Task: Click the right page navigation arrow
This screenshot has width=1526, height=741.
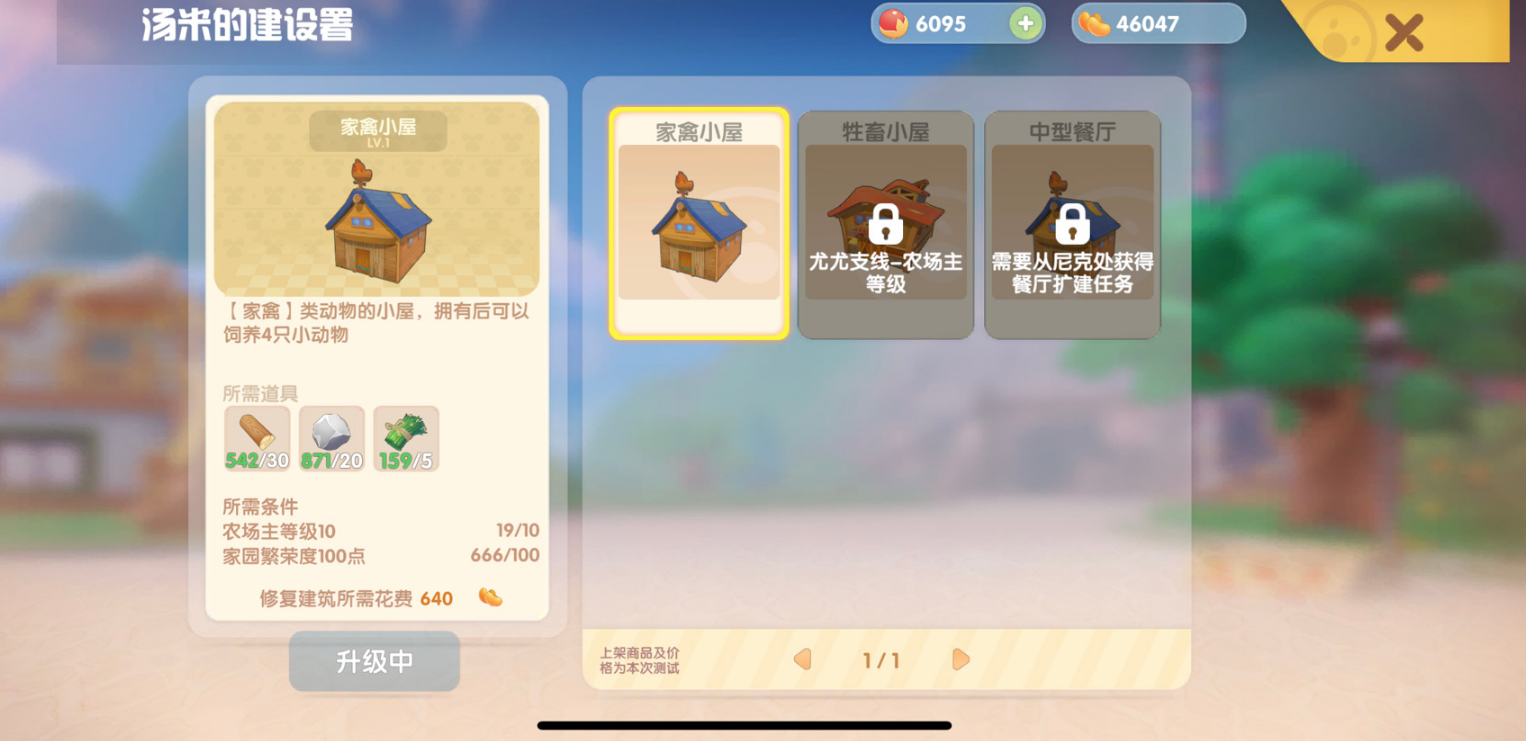Action: (x=960, y=660)
